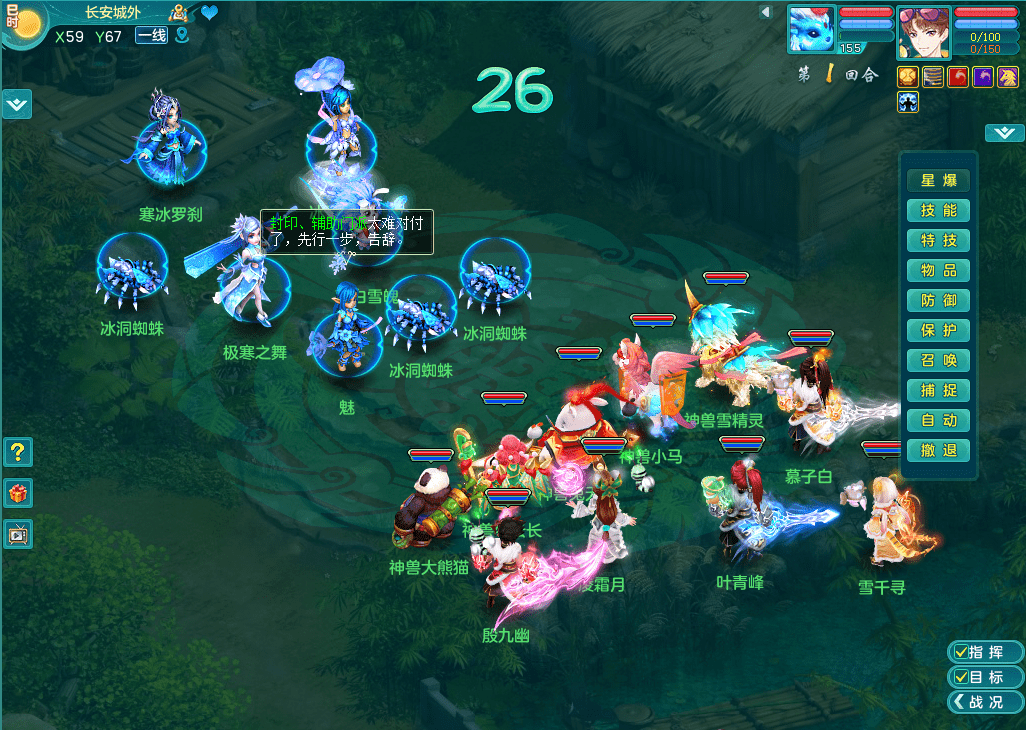
Task: Switch server line with 一线 button
Action: pyautogui.click(x=151, y=36)
